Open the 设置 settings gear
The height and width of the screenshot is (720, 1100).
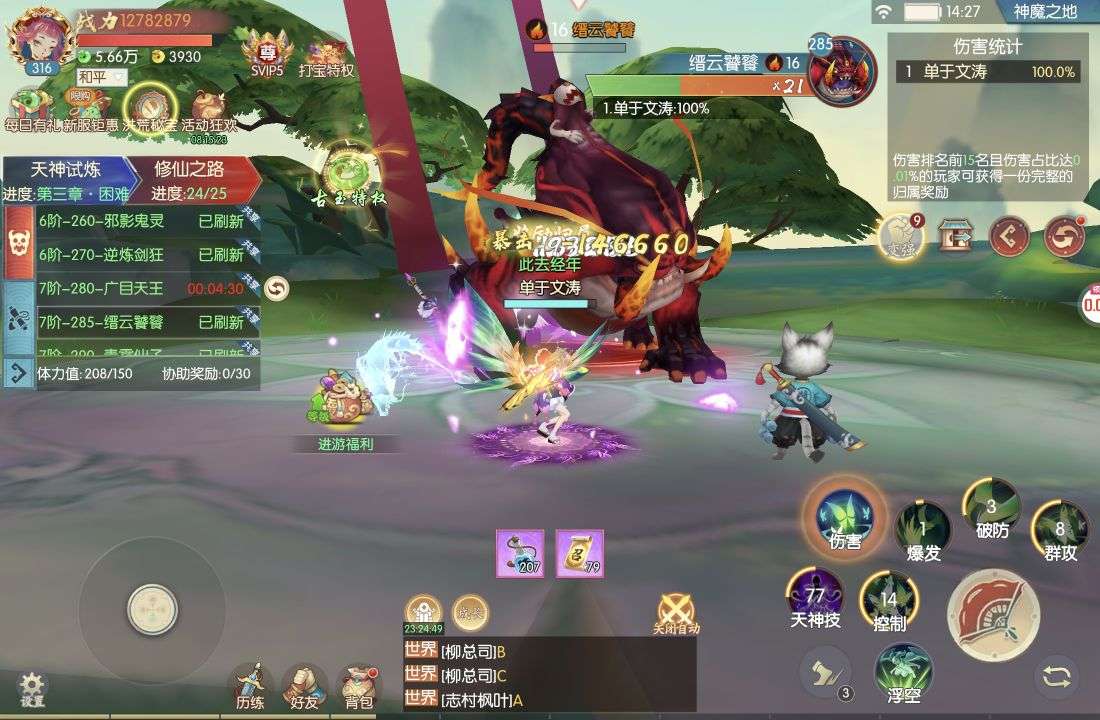coord(32,688)
